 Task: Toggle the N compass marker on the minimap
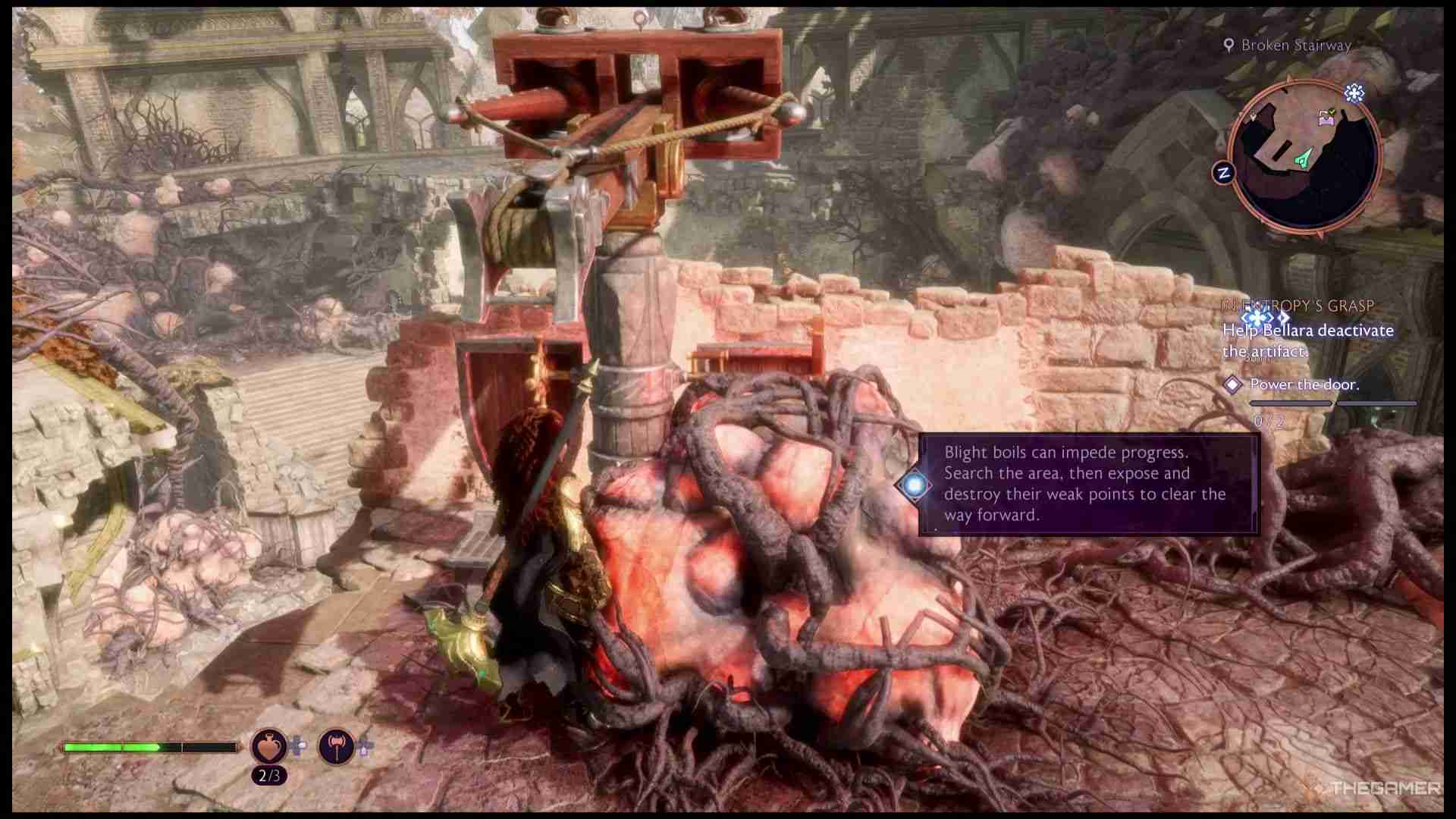pos(1225,172)
